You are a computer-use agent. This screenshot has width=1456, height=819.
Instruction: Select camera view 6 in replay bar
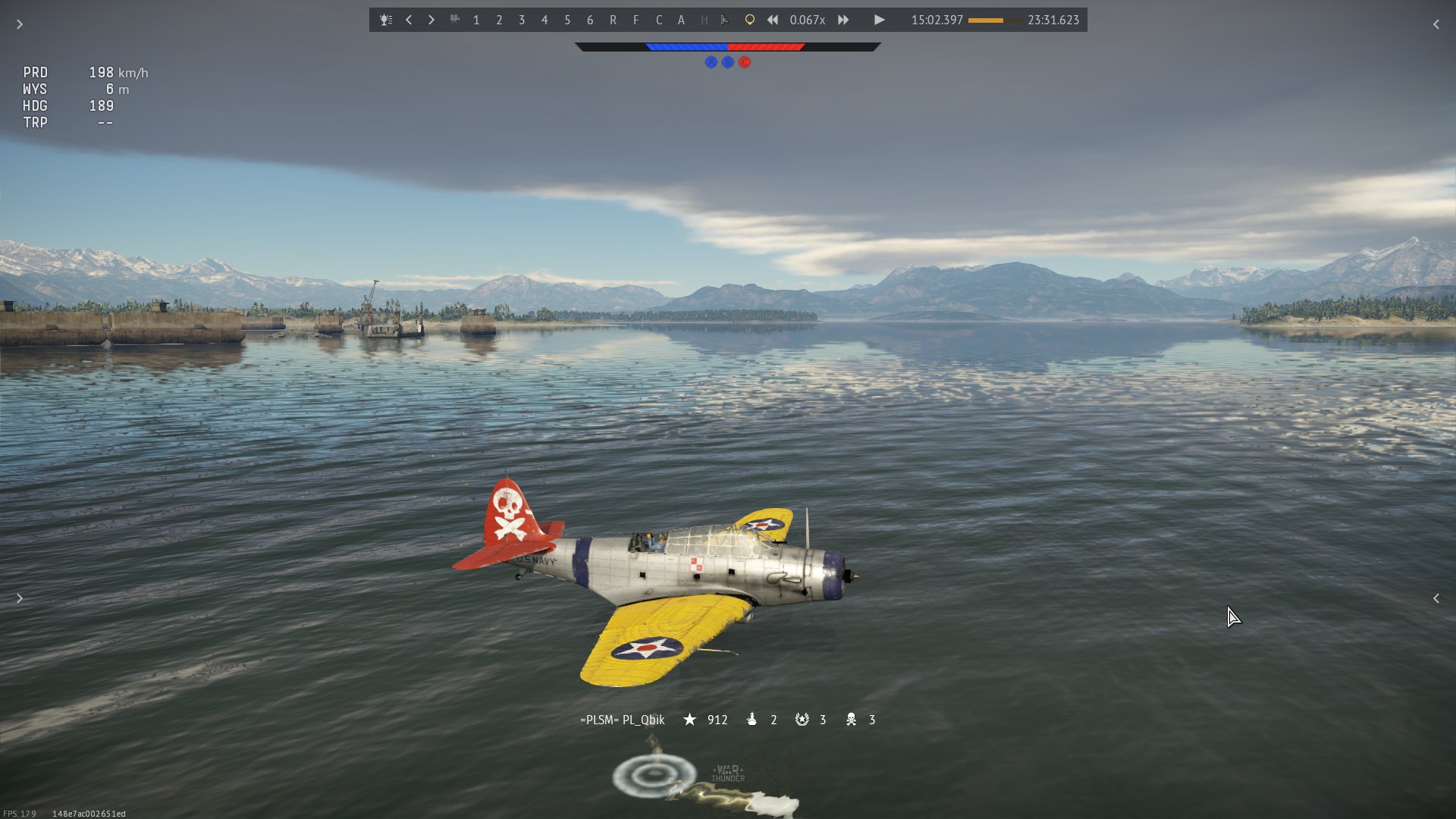click(x=590, y=20)
